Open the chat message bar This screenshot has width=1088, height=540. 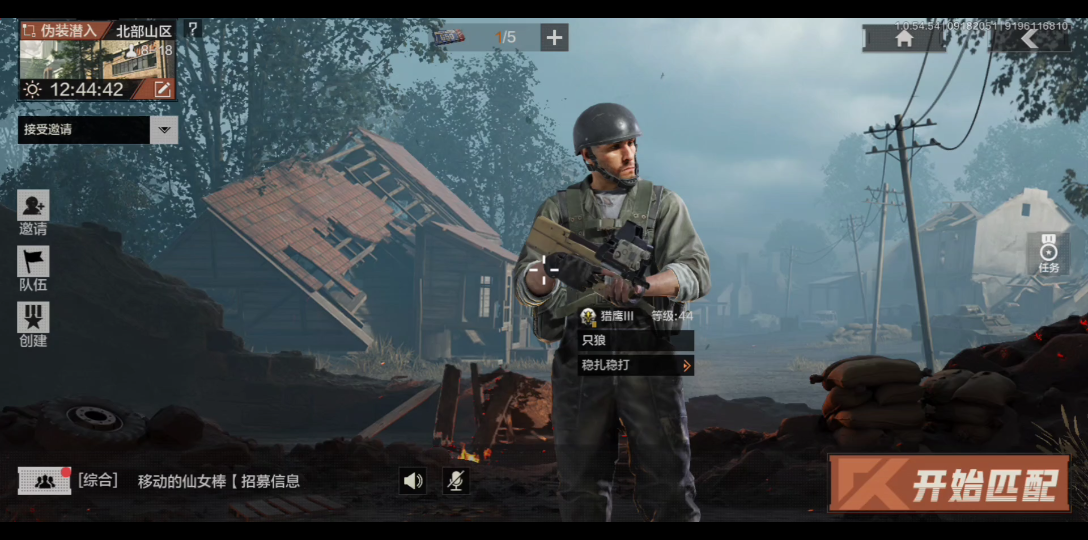pyautogui.click(x=218, y=481)
